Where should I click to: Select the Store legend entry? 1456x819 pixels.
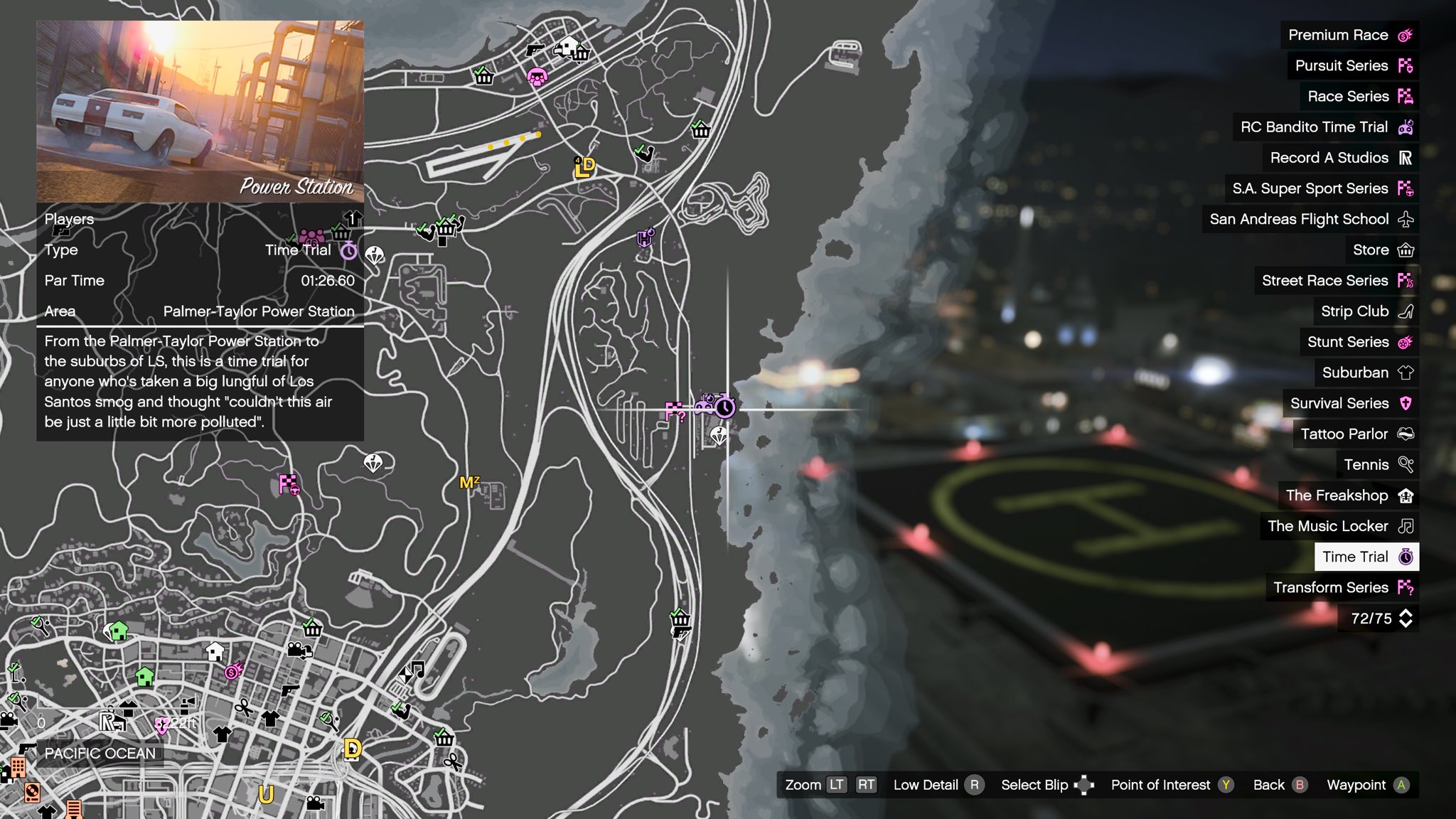point(1382,250)
